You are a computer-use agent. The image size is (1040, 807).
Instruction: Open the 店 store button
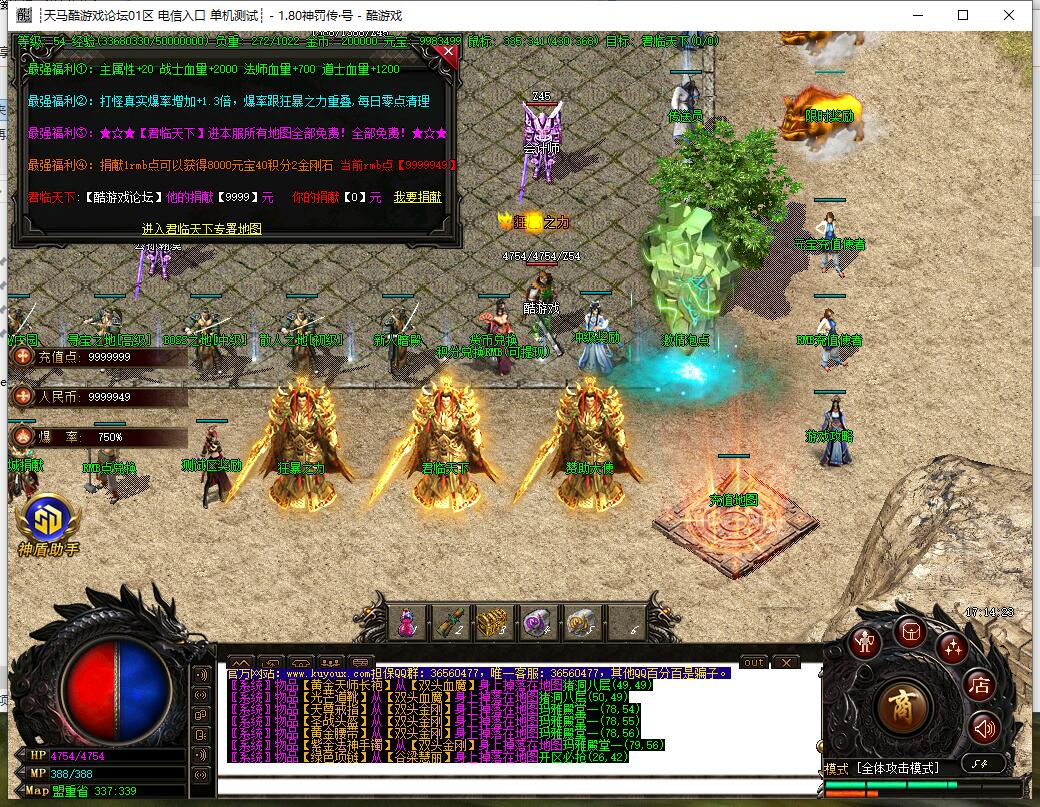(x=979, y=685)
